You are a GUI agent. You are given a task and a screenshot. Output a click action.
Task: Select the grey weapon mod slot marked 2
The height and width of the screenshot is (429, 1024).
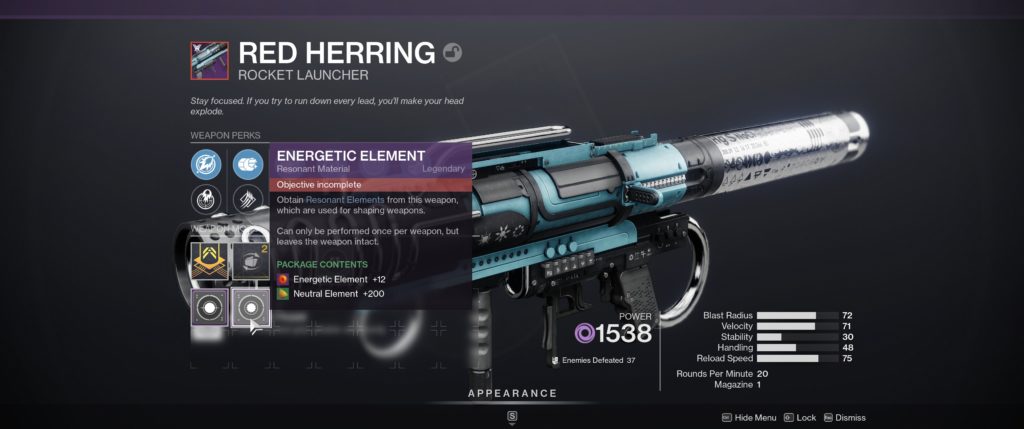pyautogui.click(x=249, y=262)
